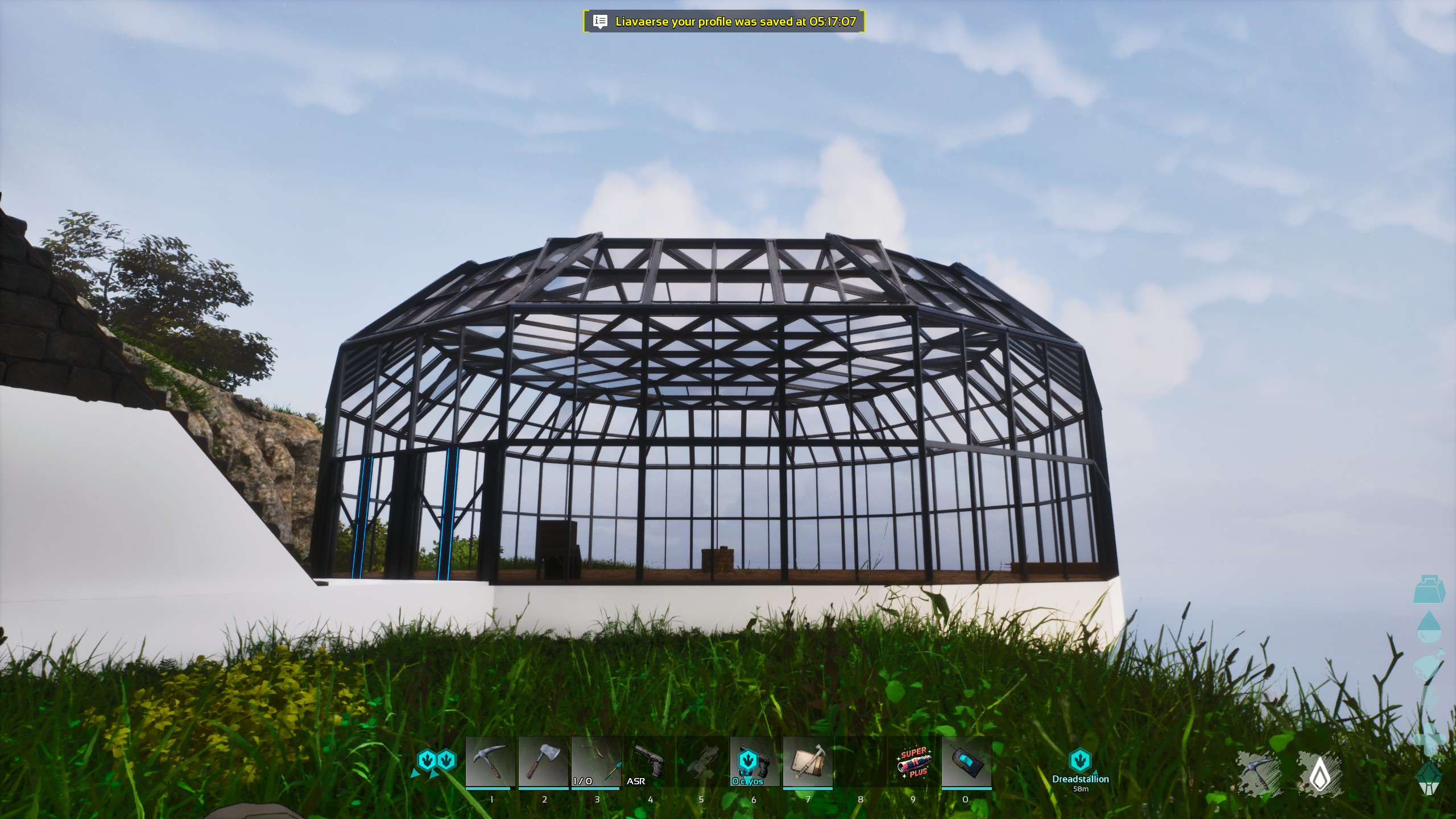Screen dimensions: 1456x819
Task: Select the pickaxe in hotbar slot 1
Action: [x=490, y=762]
